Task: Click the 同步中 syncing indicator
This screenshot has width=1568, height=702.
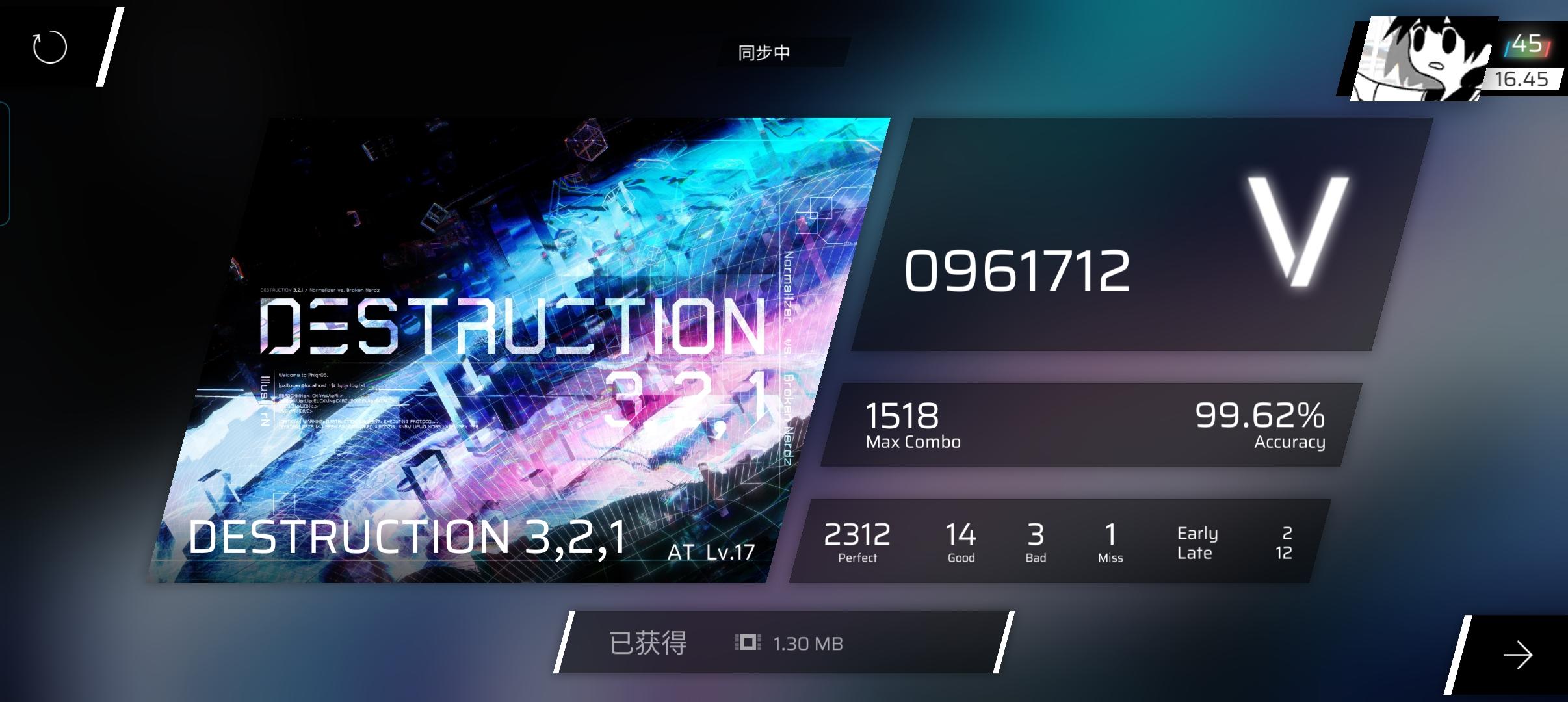Action: (764, 52)
